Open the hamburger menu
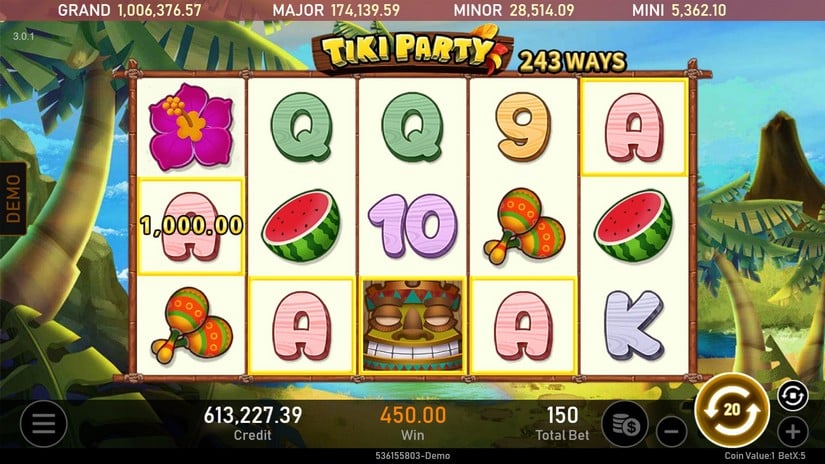The image size is (825, 464). (x=43, y=425)
